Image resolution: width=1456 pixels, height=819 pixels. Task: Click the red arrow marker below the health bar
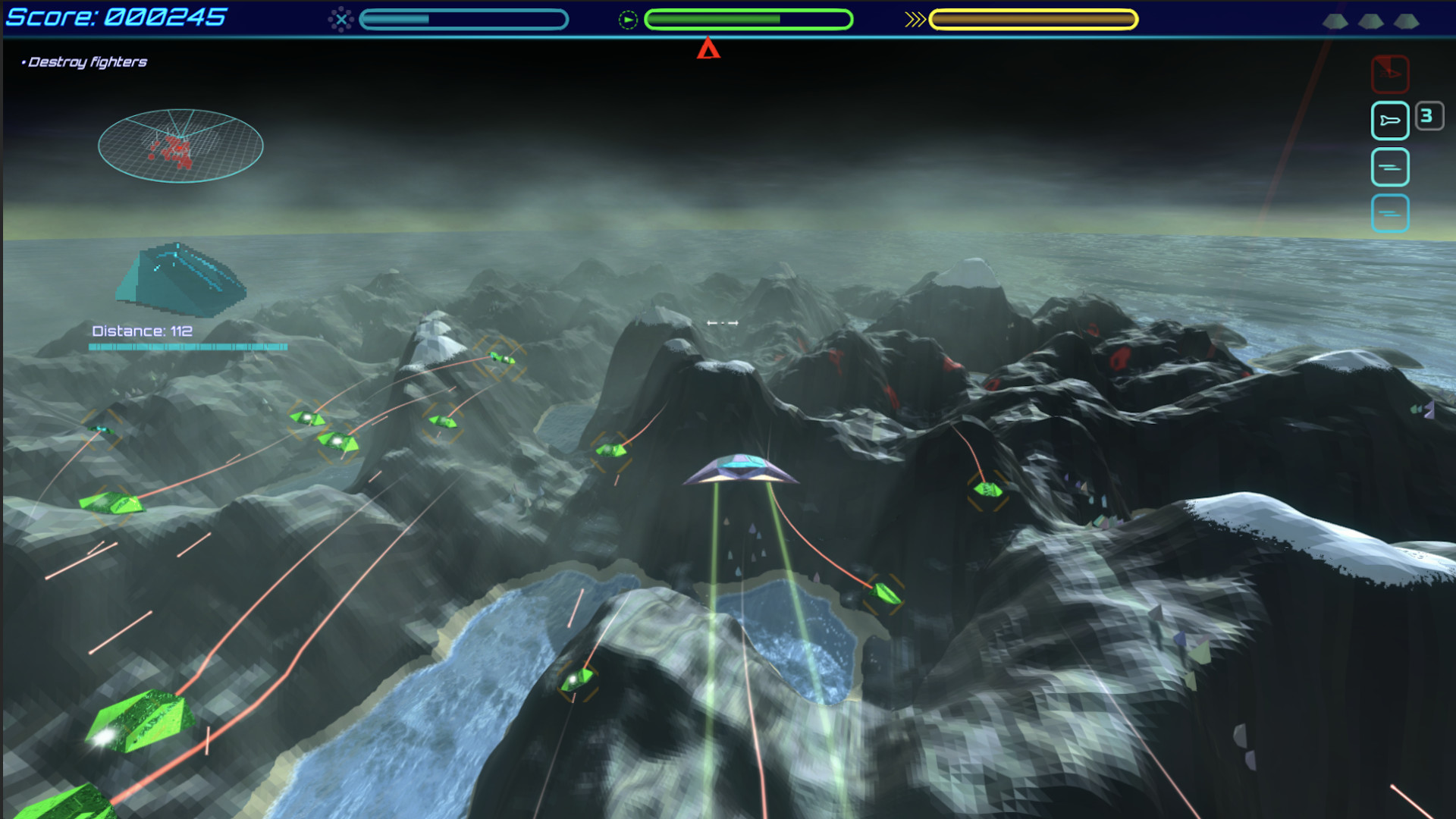click(708, 50)
